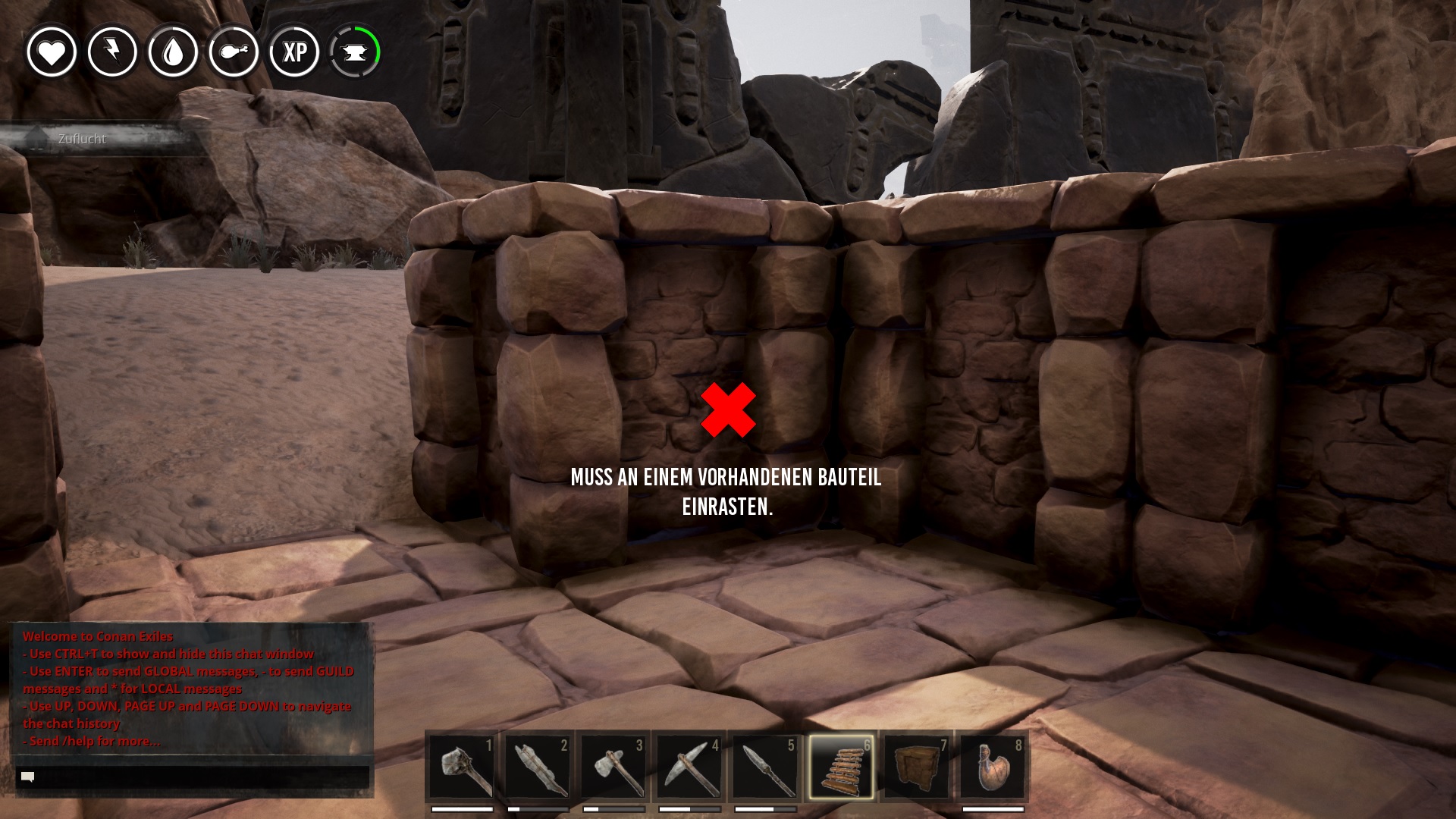
Task: Equip the stone sword in slot 2
Action: pyautogui.click(x=538, y=767)
